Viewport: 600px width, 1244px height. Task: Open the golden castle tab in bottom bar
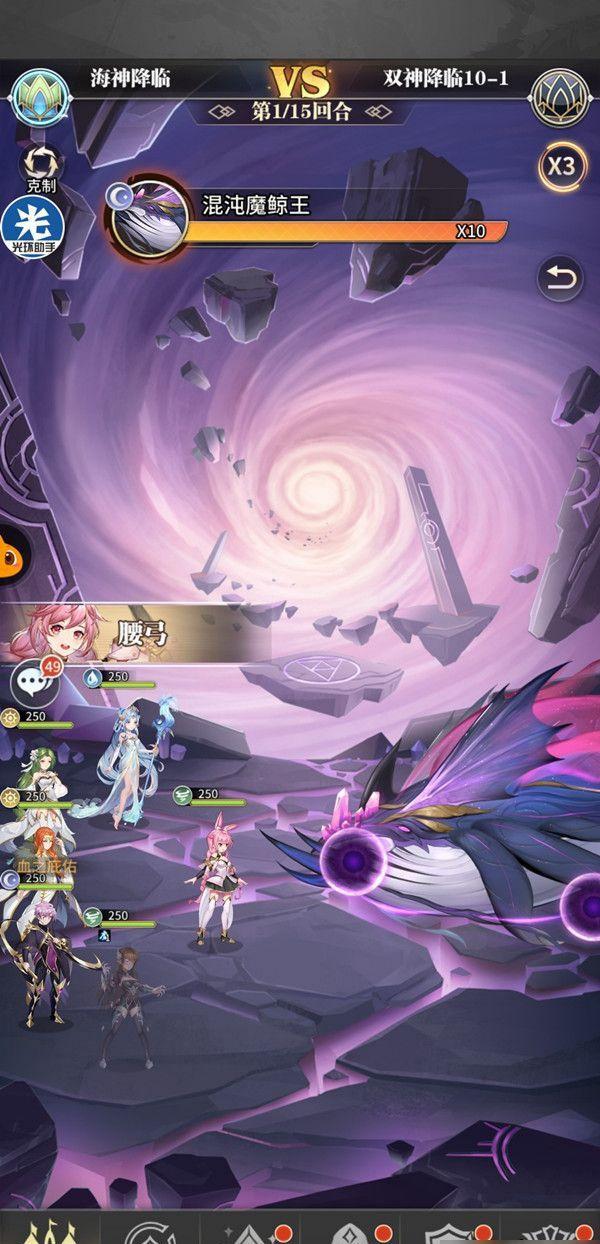pos(45,1230)
